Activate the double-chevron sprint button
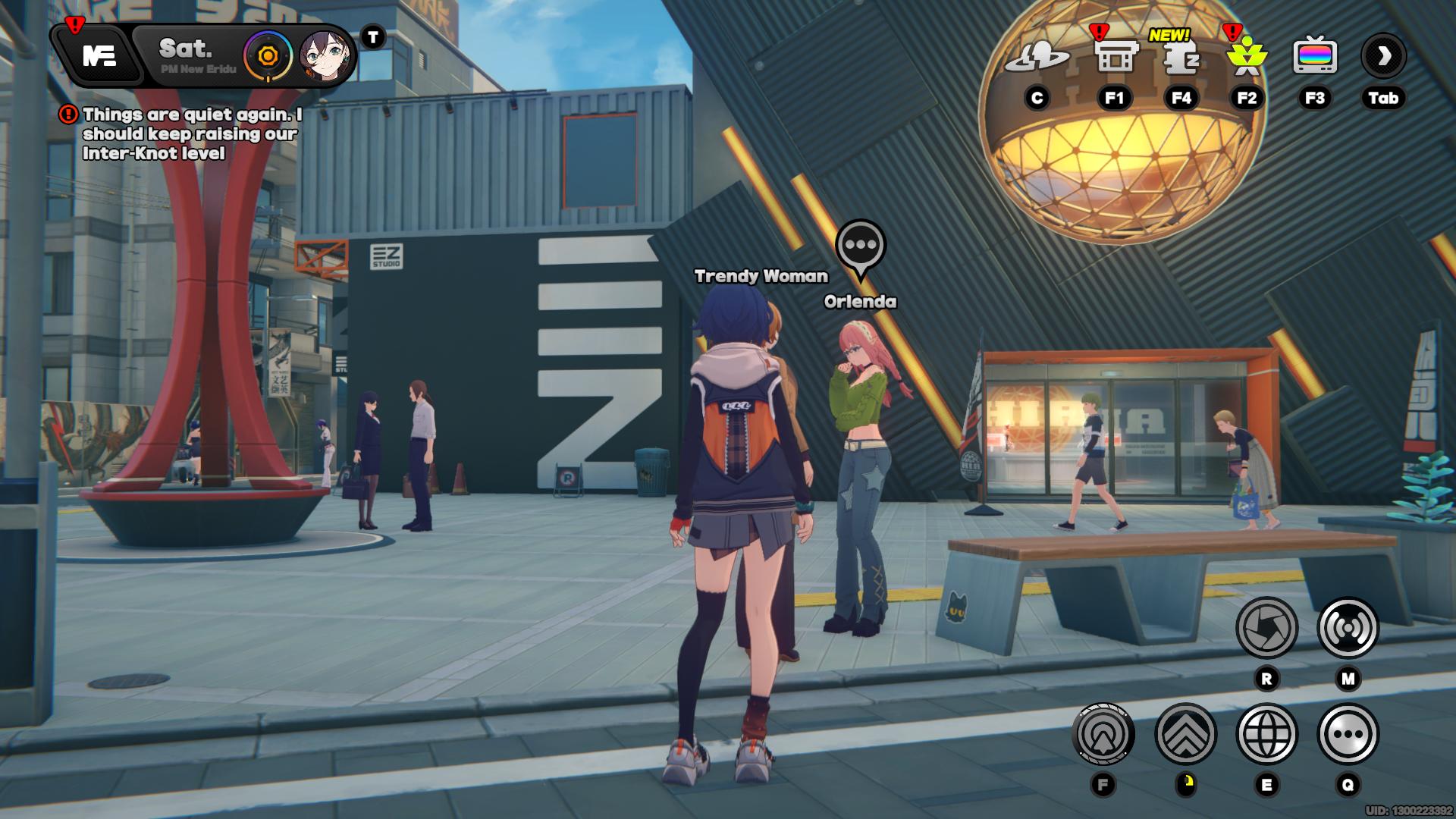This screenshot has height=819, width=1456. [1185, 734]
